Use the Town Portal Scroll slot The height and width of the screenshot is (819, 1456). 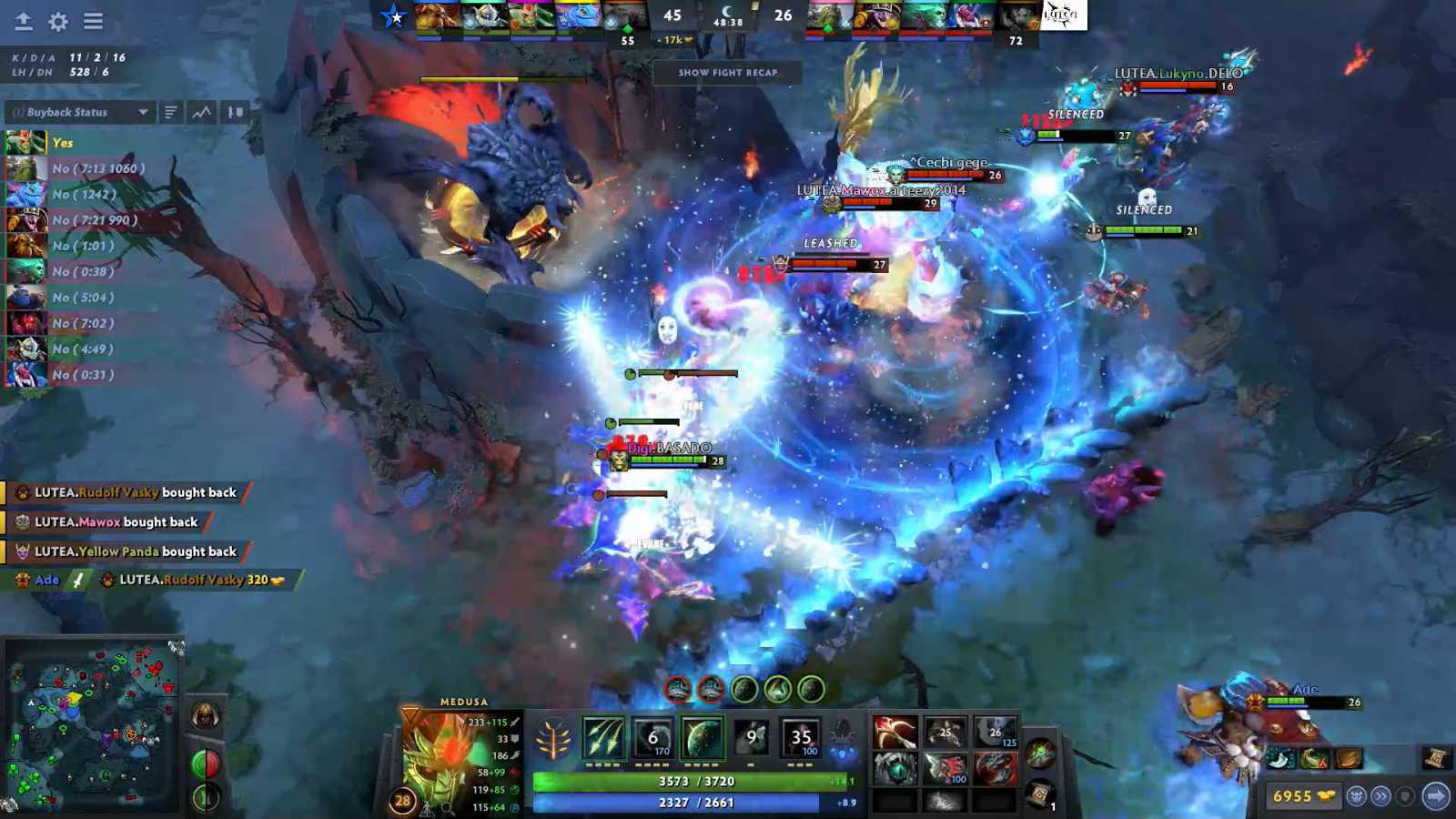pyautogui.click(x=1040, y=794)
